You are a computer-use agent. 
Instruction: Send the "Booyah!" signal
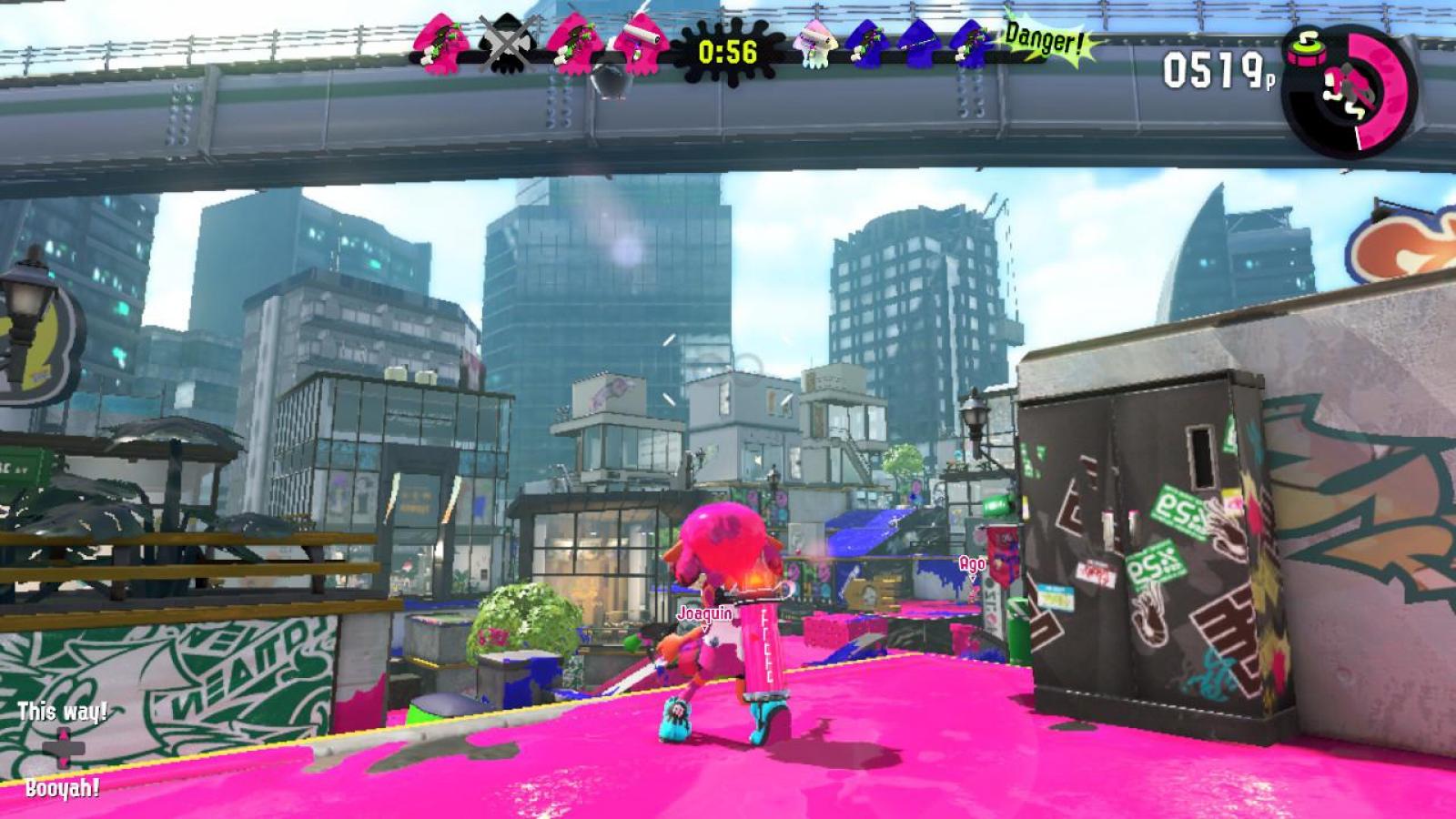[63, 788]
